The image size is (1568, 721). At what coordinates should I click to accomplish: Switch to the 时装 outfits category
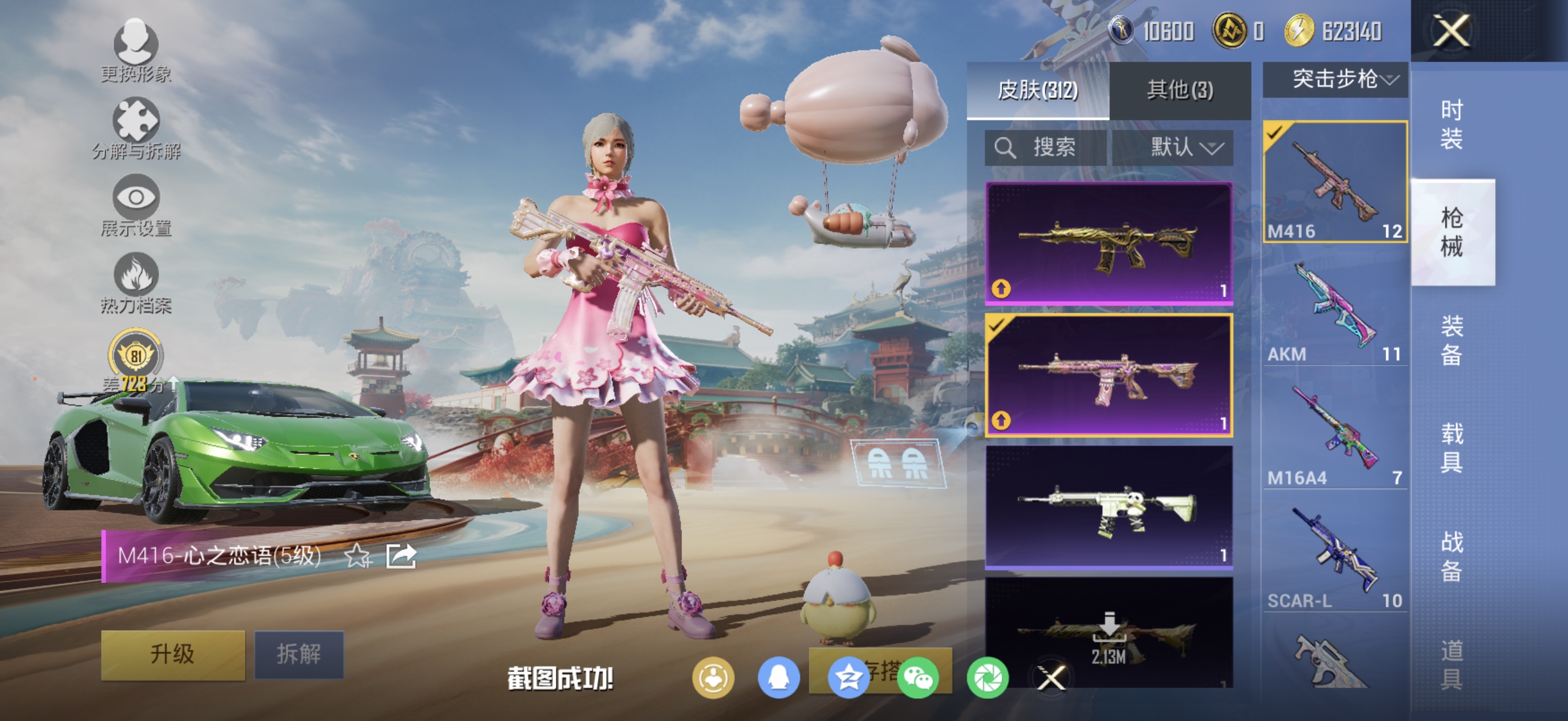pos(1452,125)
